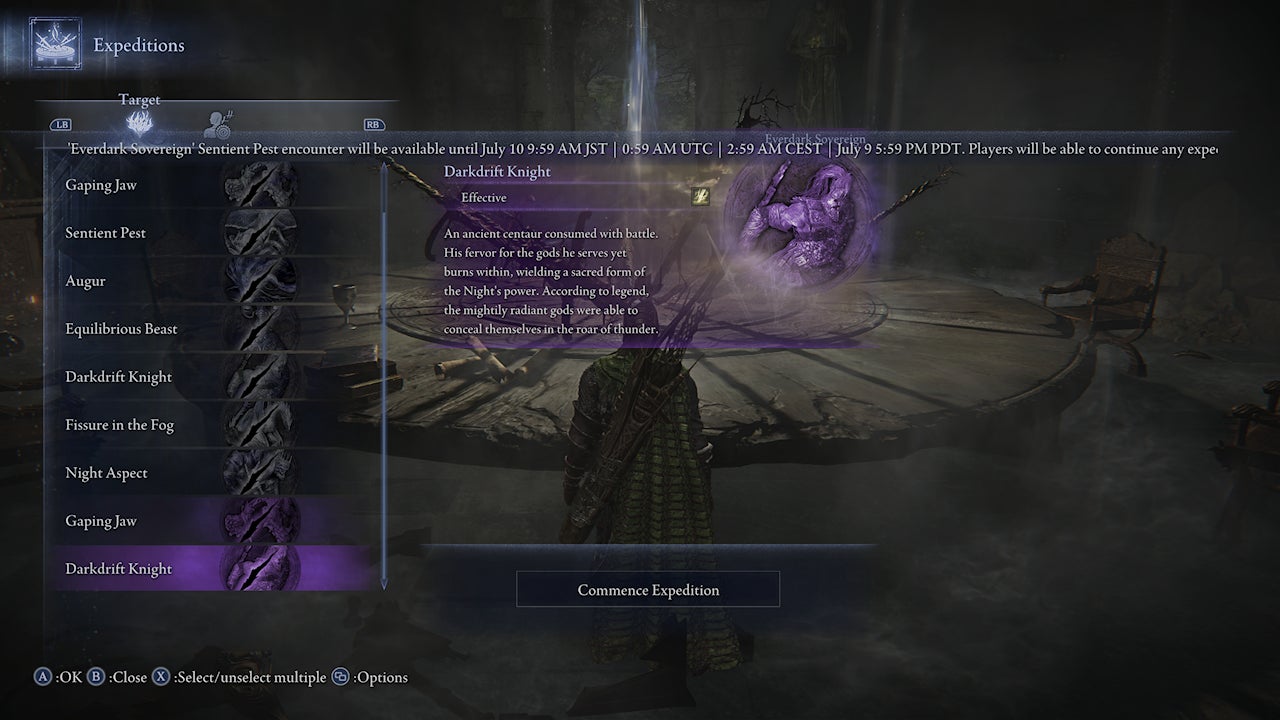Switch to the Target tab
The width and height of the screenshot is (1280, 720).
coord(139,110)
